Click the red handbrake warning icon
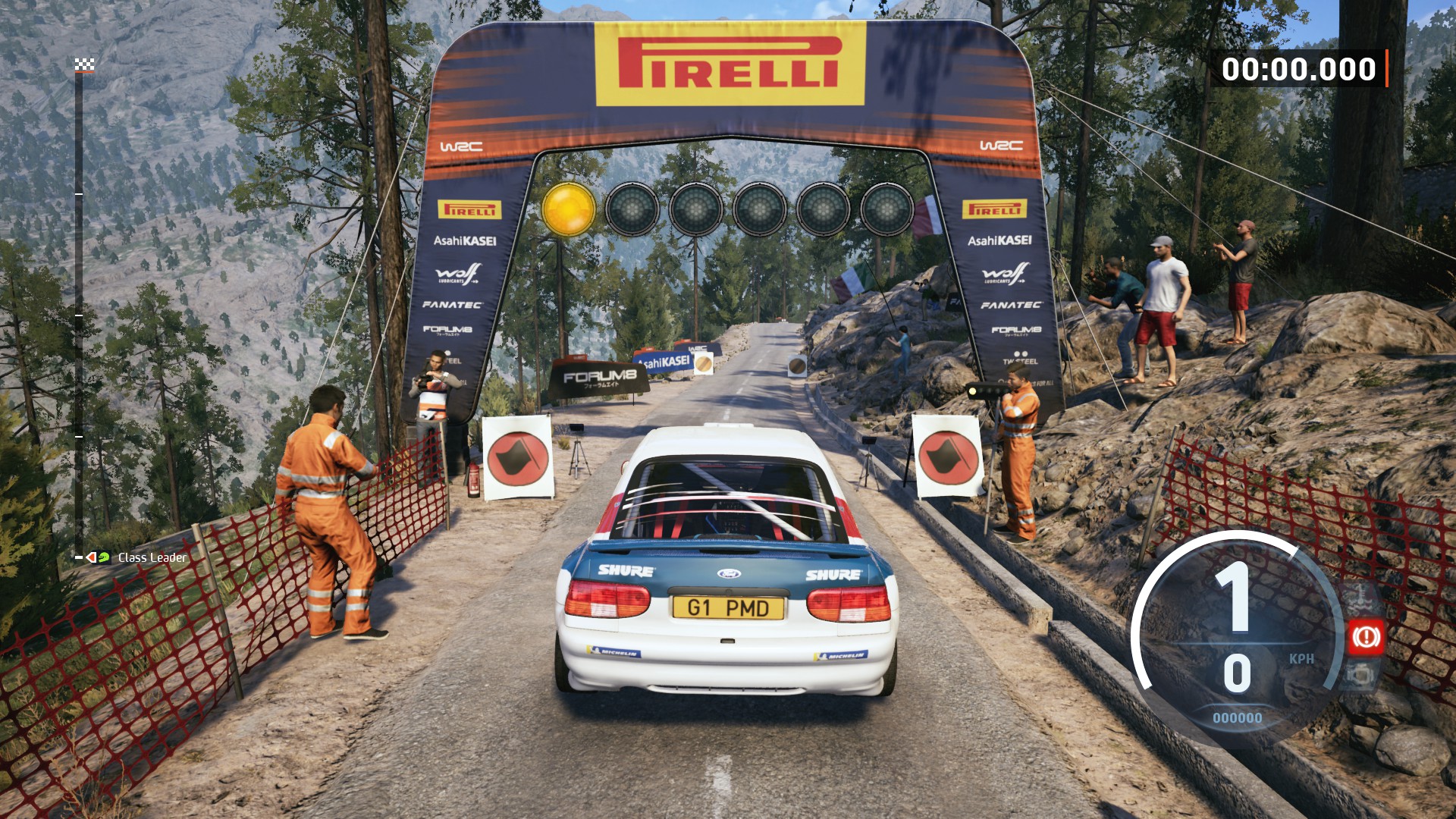This screenshot has width=1456, height=819. tap(1366, 637)
